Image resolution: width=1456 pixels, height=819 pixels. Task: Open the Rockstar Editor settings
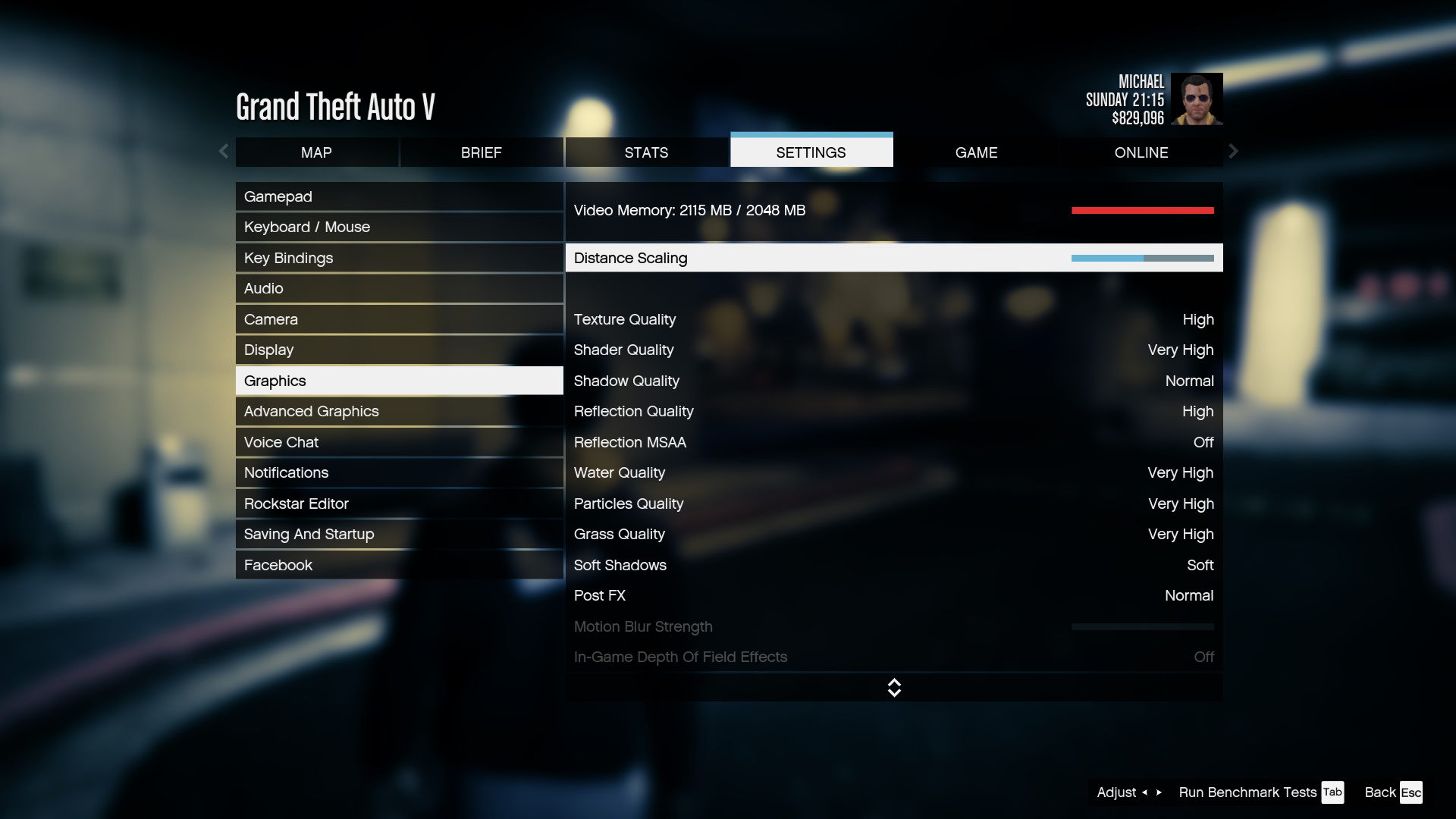pos(399,504)
